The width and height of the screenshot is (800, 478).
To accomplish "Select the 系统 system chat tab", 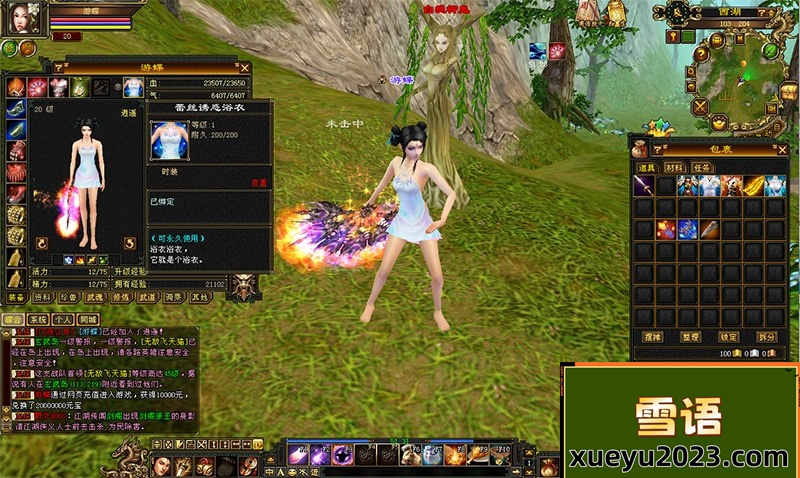I will click(38, 318).
